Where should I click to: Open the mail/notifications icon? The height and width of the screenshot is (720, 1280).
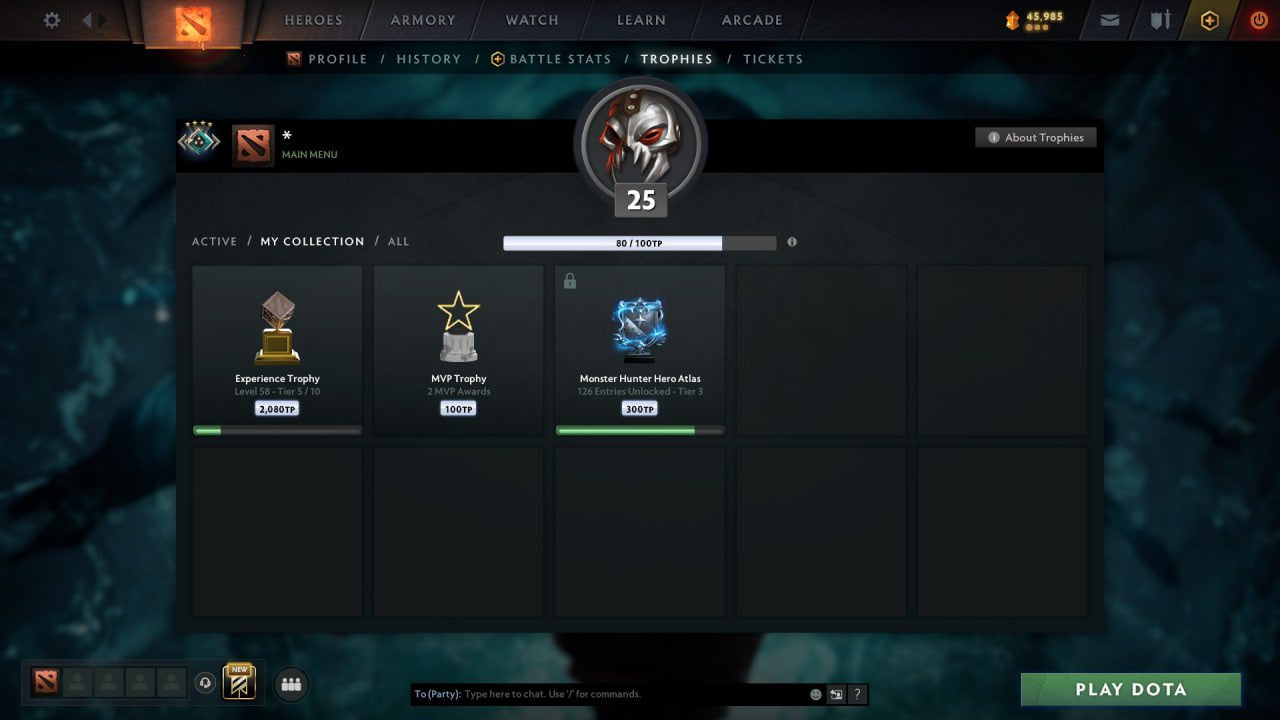click(1109, 19)
